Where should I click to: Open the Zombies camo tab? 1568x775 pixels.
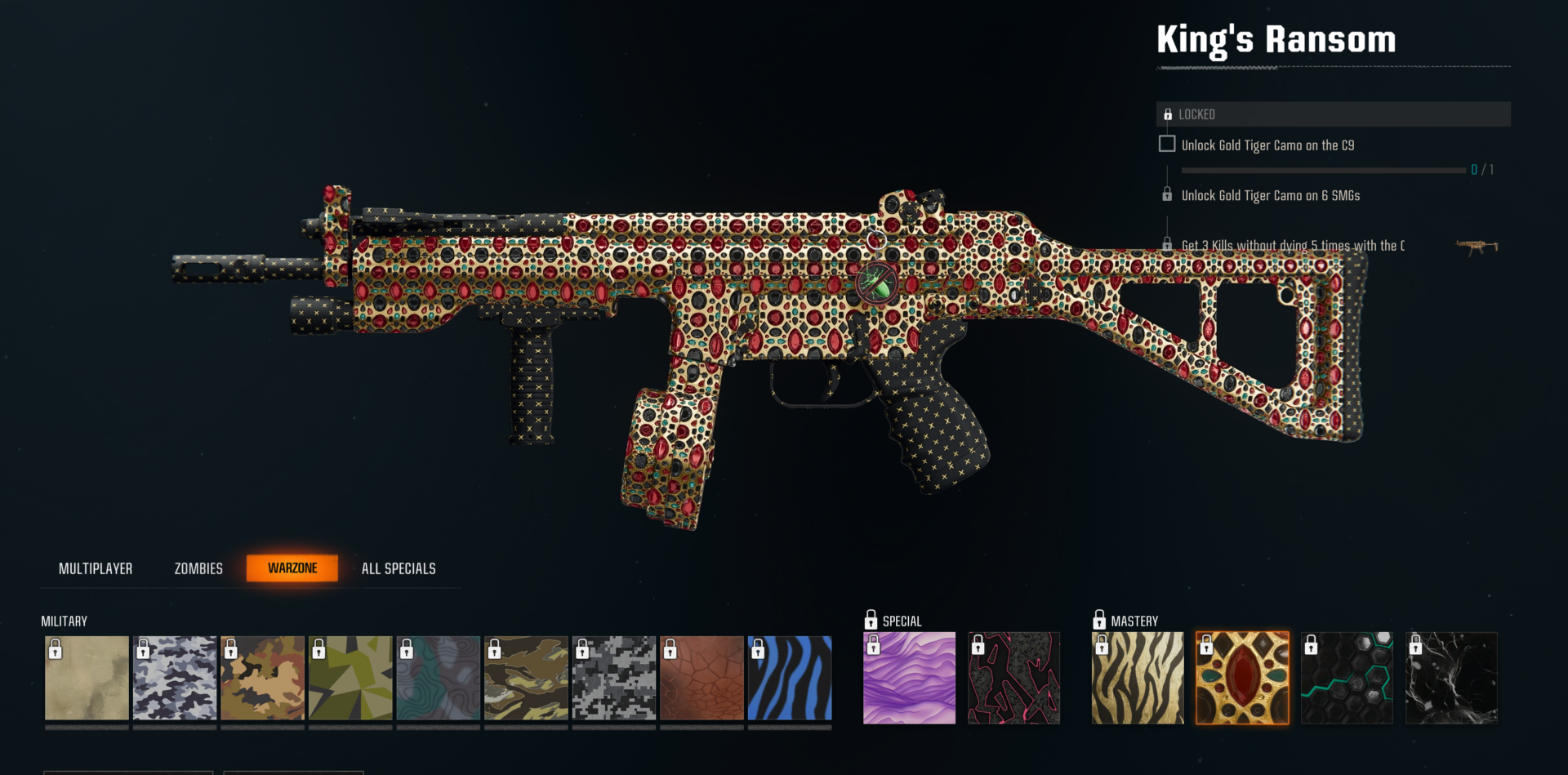[x=198, y=568]
